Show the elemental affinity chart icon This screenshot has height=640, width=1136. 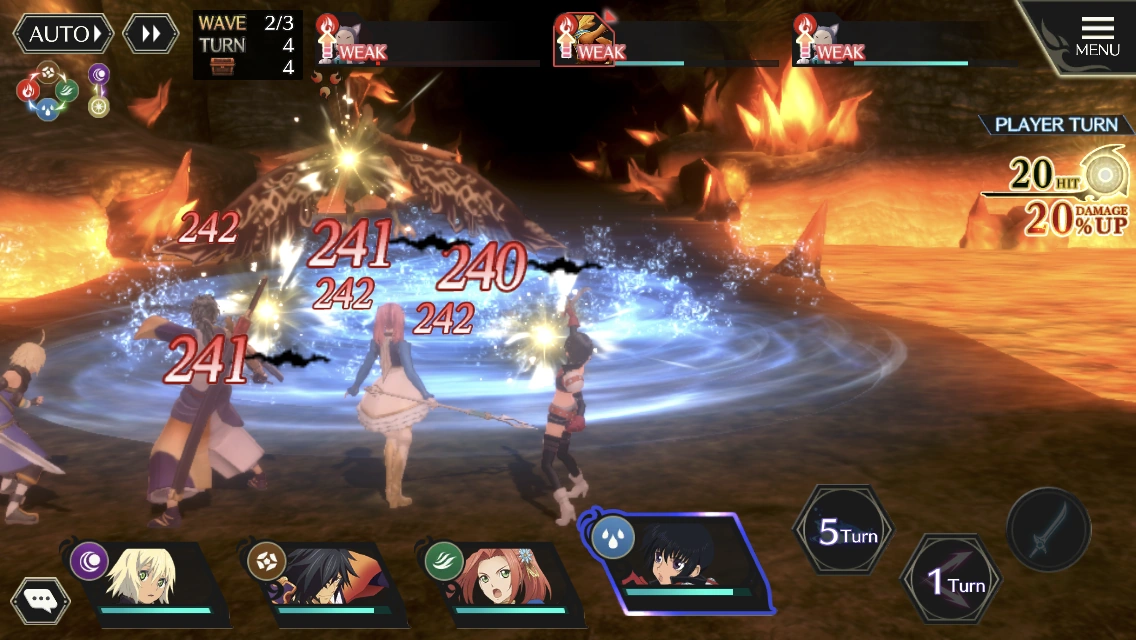click(48, 90)
